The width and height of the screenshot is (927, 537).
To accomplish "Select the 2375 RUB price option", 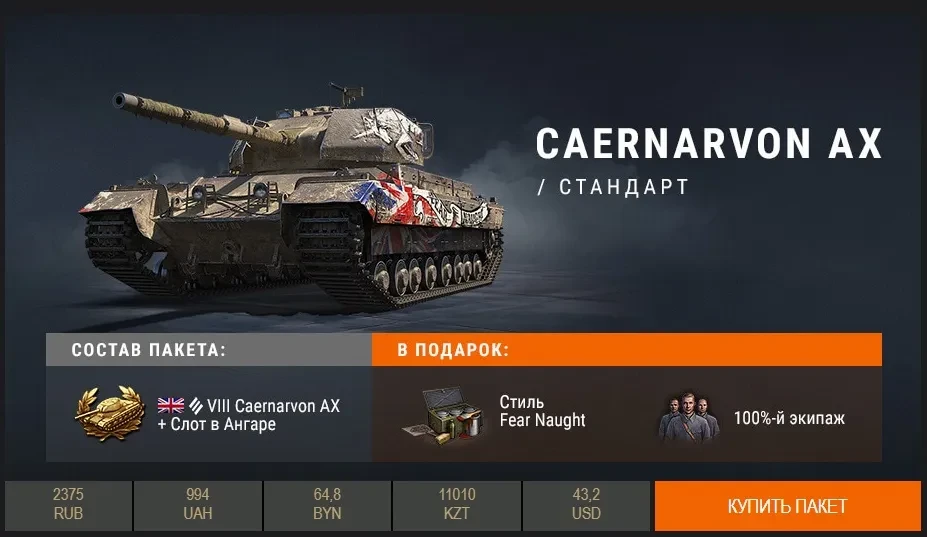I will pos(68,505).
